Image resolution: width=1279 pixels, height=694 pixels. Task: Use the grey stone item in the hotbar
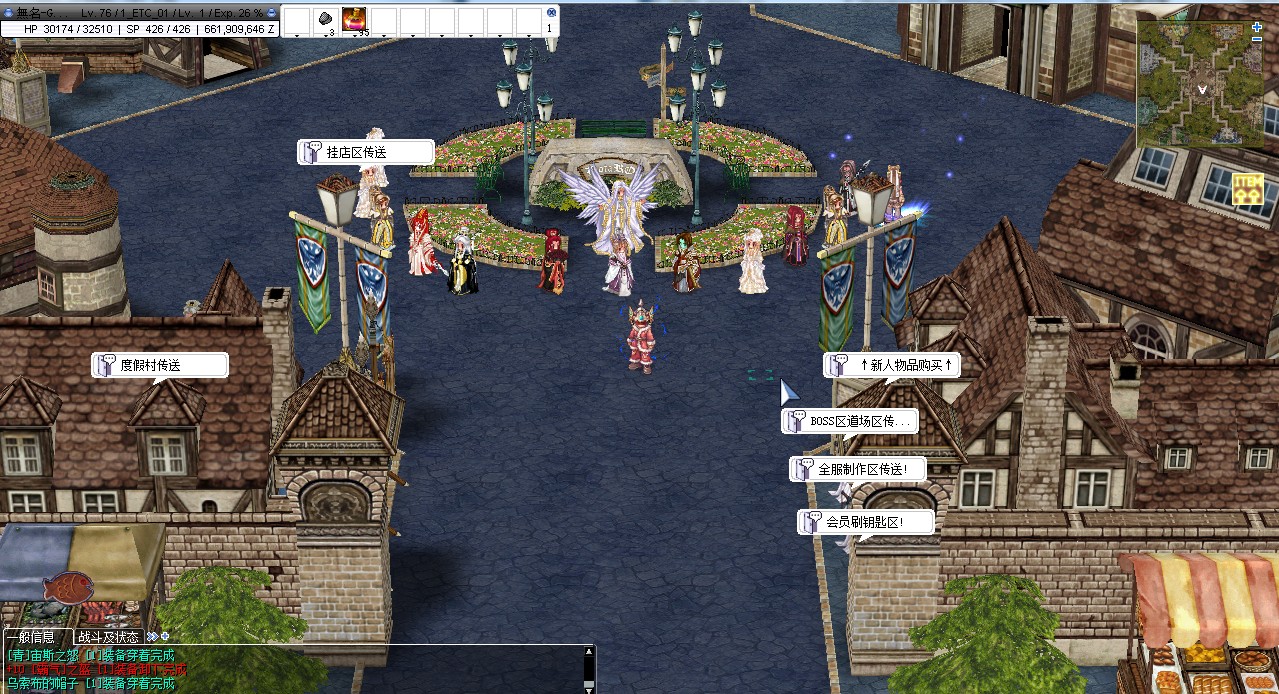point(325,19)
